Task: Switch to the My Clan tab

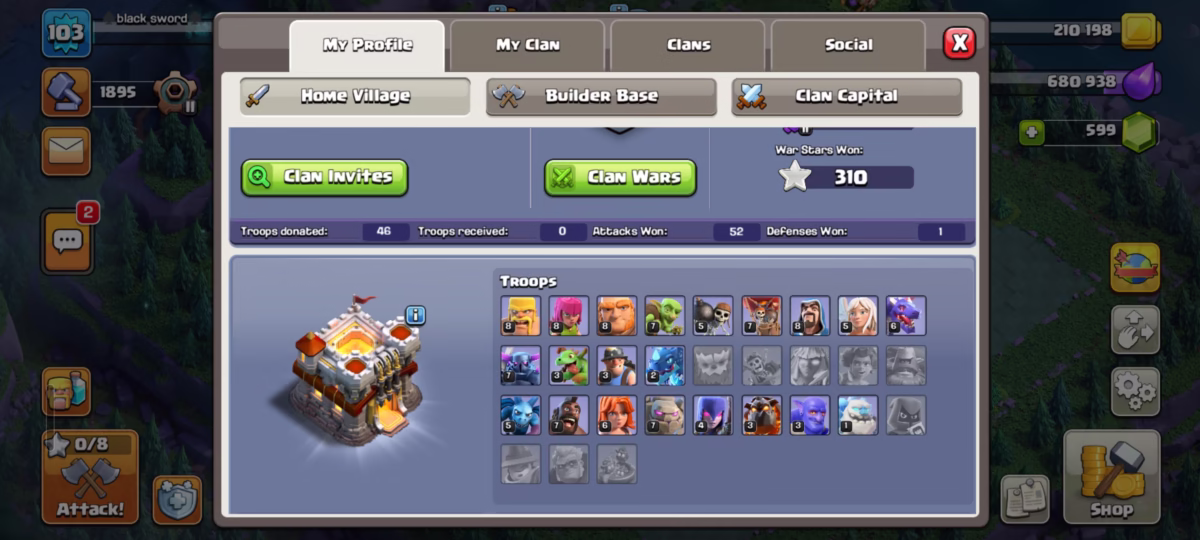Action: tap(527, 45)
